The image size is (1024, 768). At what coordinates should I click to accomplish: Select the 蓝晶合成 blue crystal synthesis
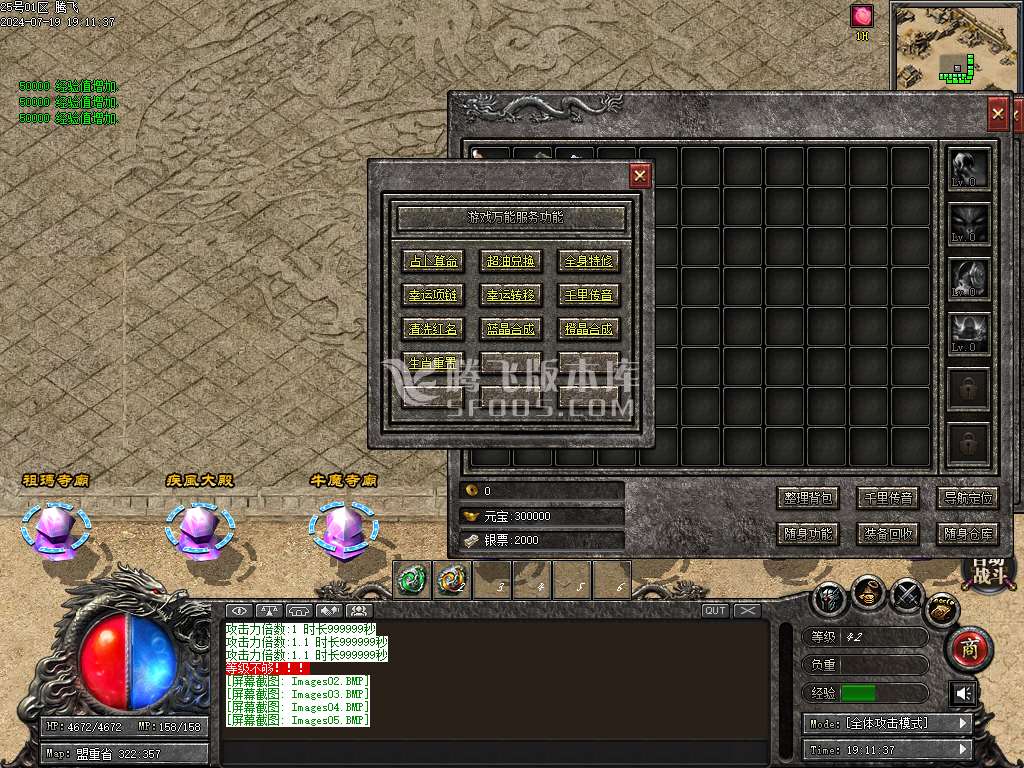click(510, 328)
